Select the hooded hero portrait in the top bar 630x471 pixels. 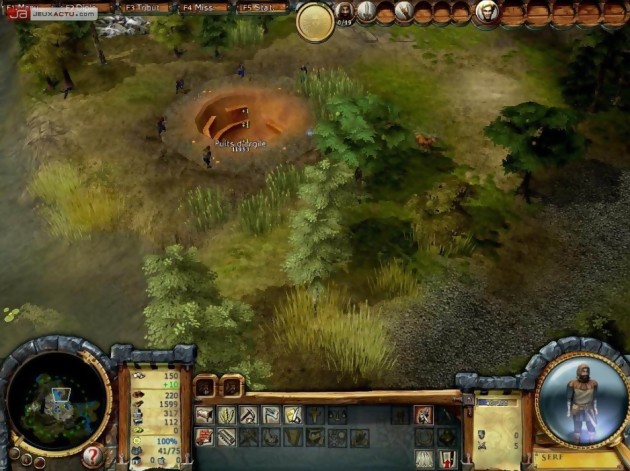click(485, 12)
